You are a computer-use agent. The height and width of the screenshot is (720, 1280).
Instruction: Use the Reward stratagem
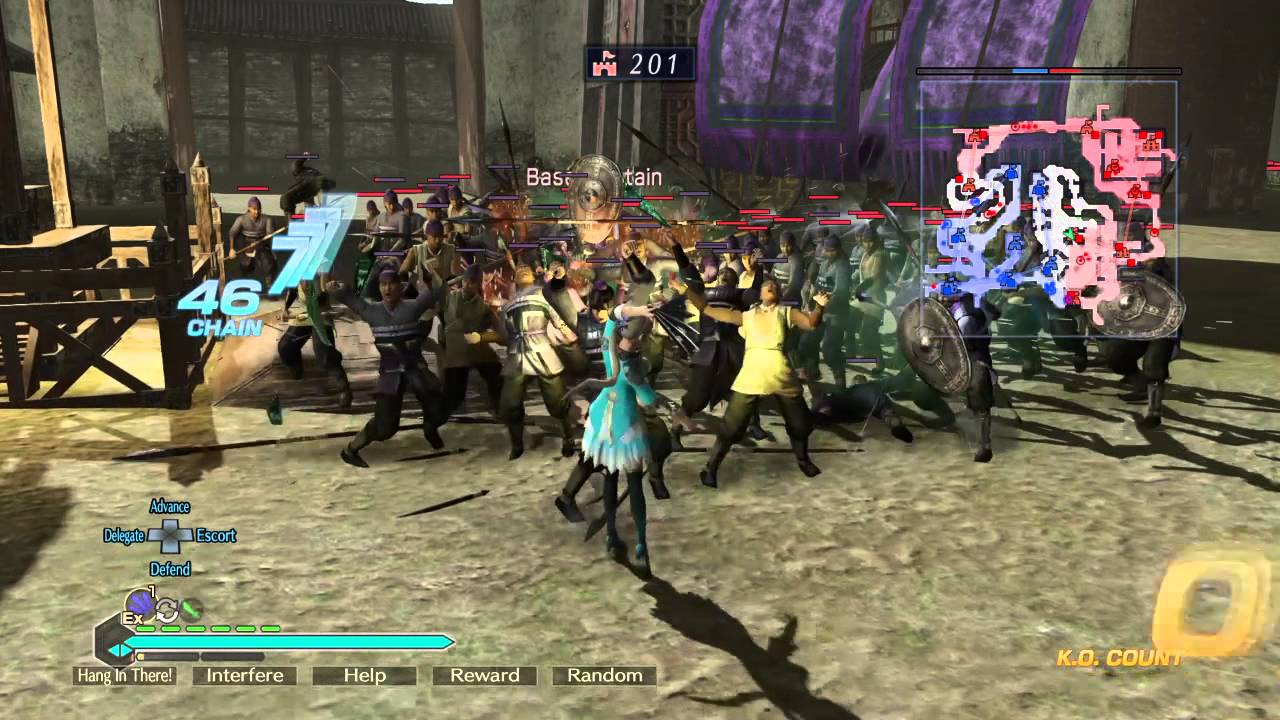485,676
